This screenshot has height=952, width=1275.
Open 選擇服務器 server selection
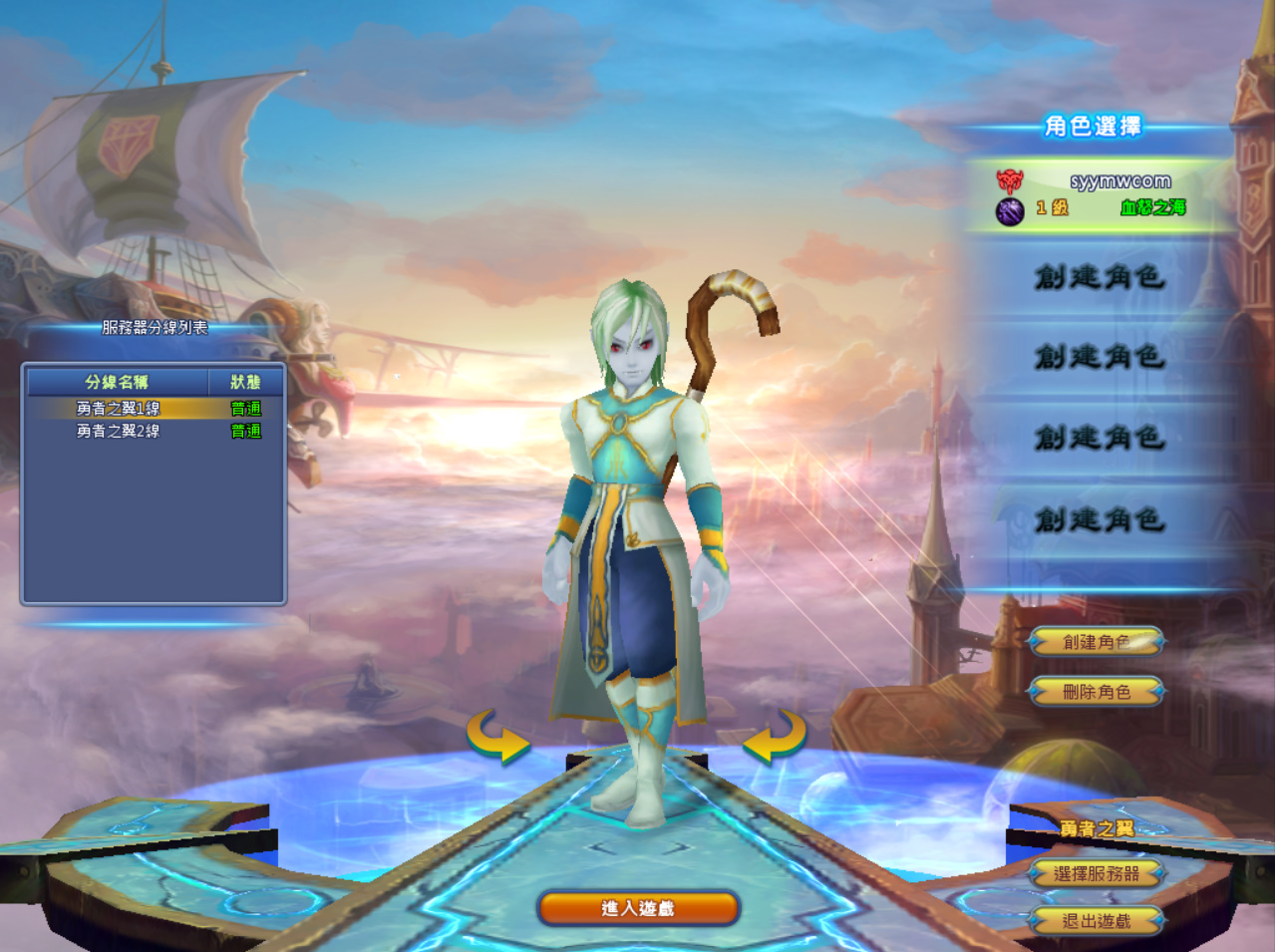(1097, 874)
